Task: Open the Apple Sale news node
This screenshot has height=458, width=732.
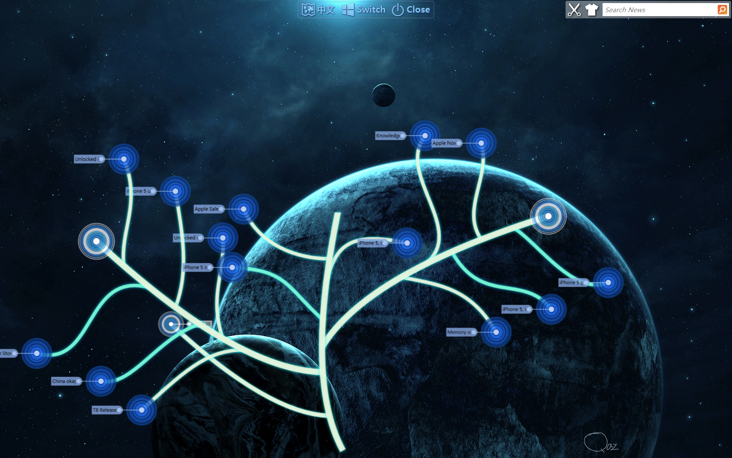Action: click(x=243, y=209)
